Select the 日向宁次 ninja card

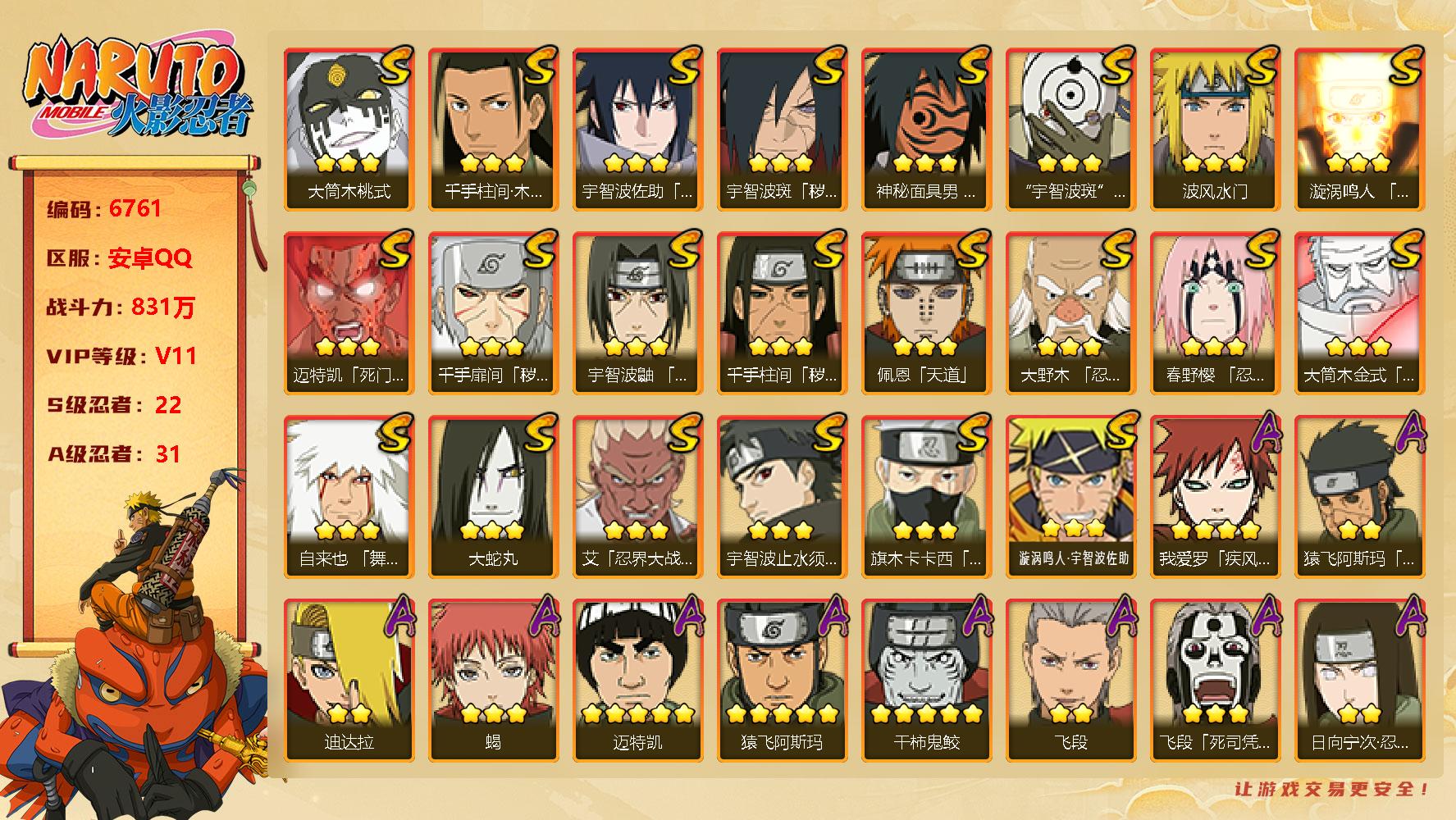coord(1359,680)
